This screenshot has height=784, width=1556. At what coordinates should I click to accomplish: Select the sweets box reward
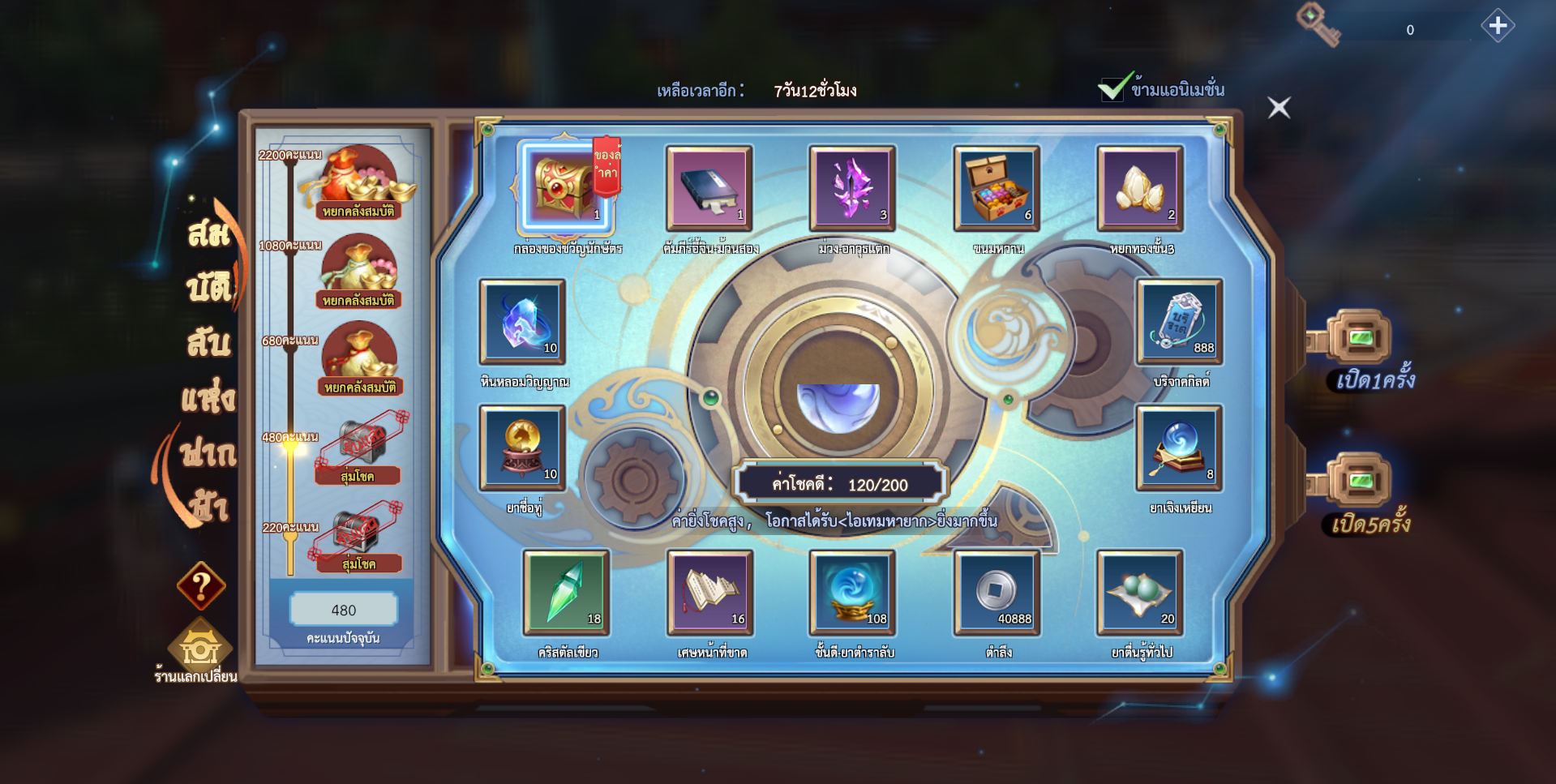(x=997, y=187)
